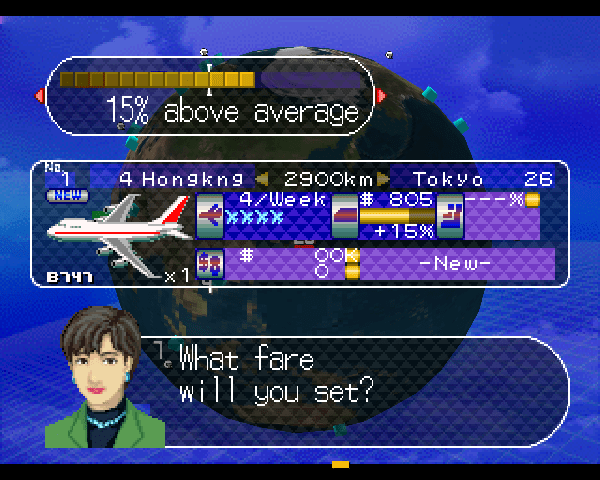Select the passenger count icon
600x480 pixels.
tap(210, 263)
